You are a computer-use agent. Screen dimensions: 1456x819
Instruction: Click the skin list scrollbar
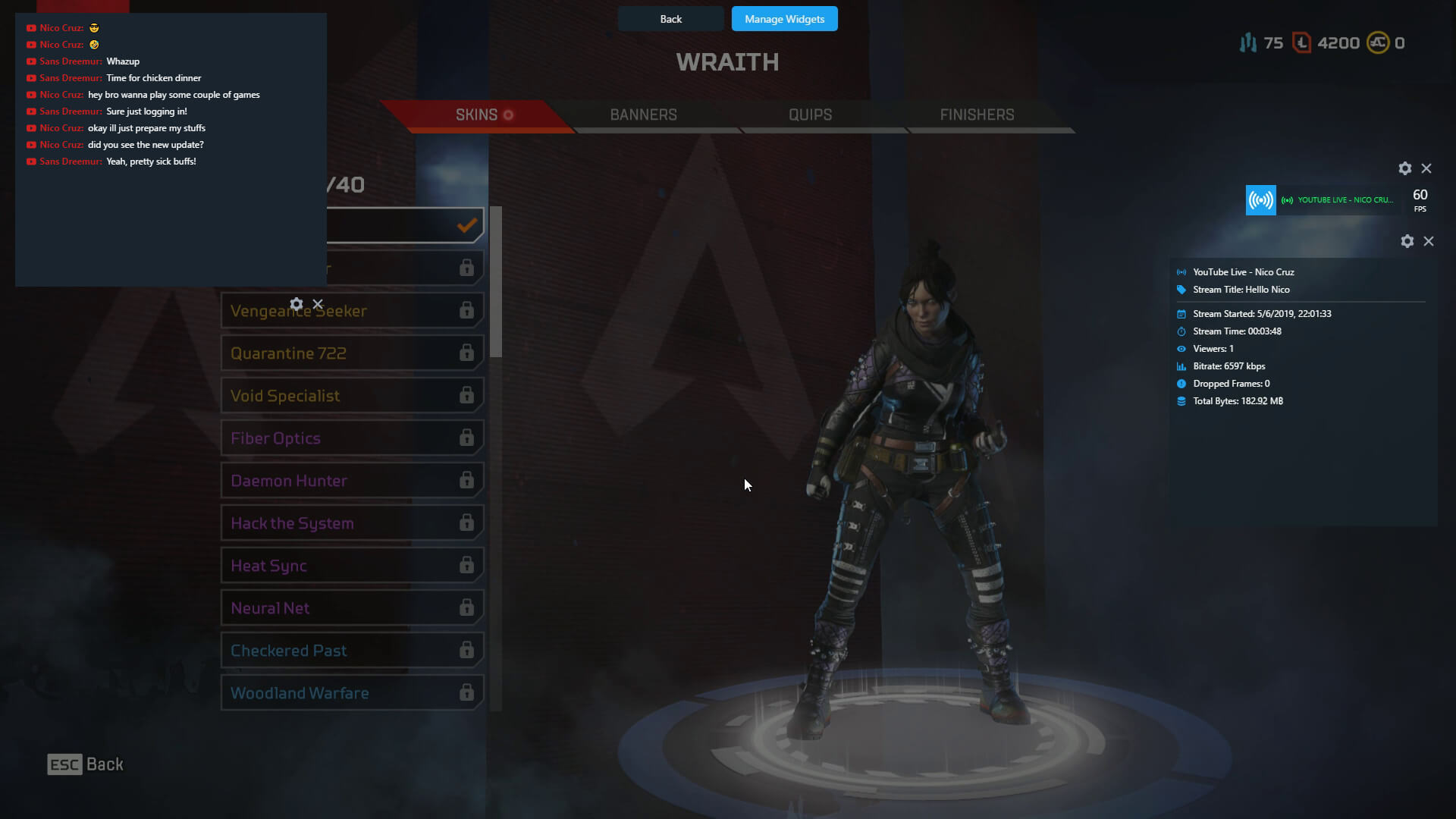496,282
